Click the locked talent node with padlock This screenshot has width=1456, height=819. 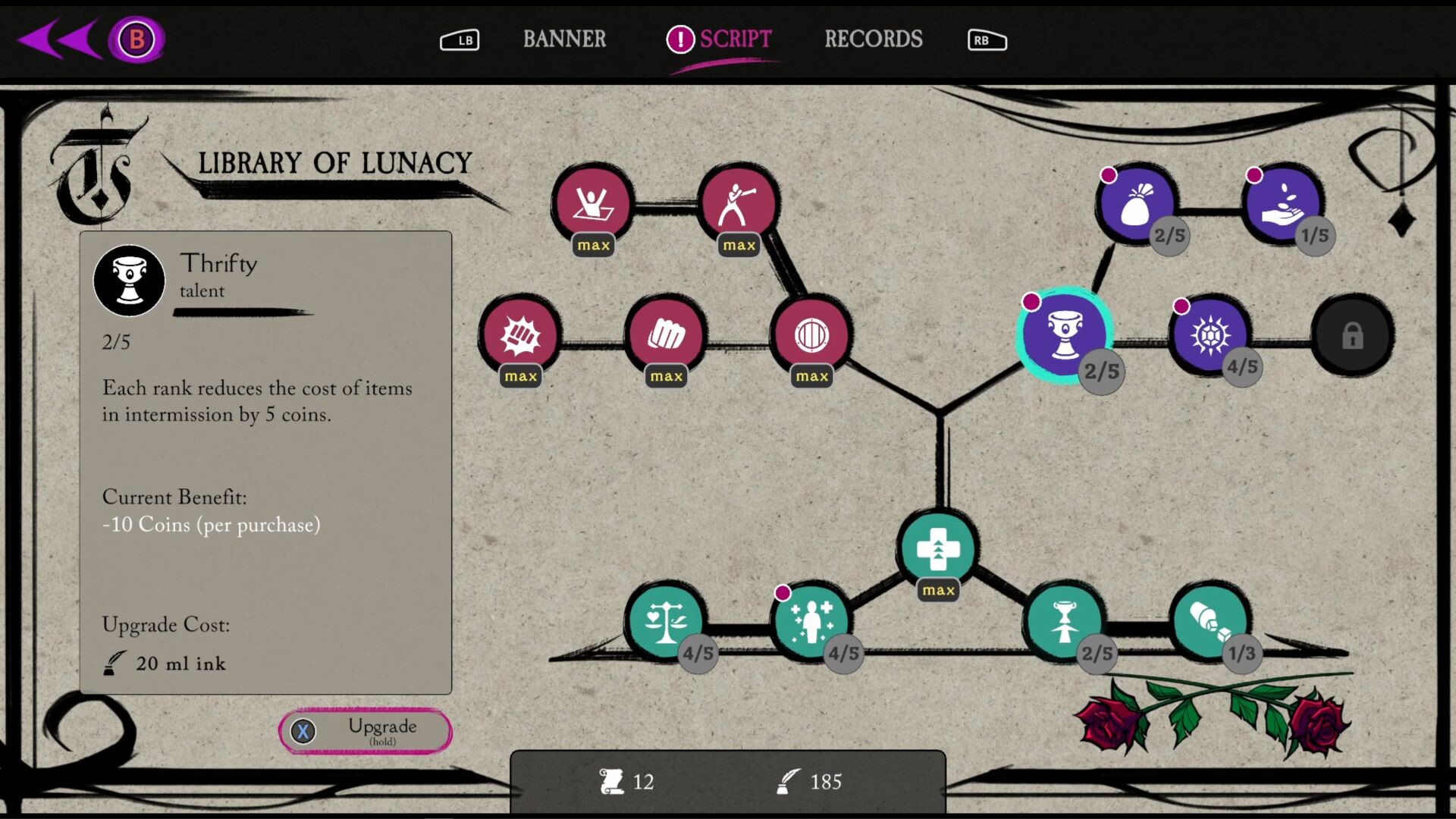1353,334
